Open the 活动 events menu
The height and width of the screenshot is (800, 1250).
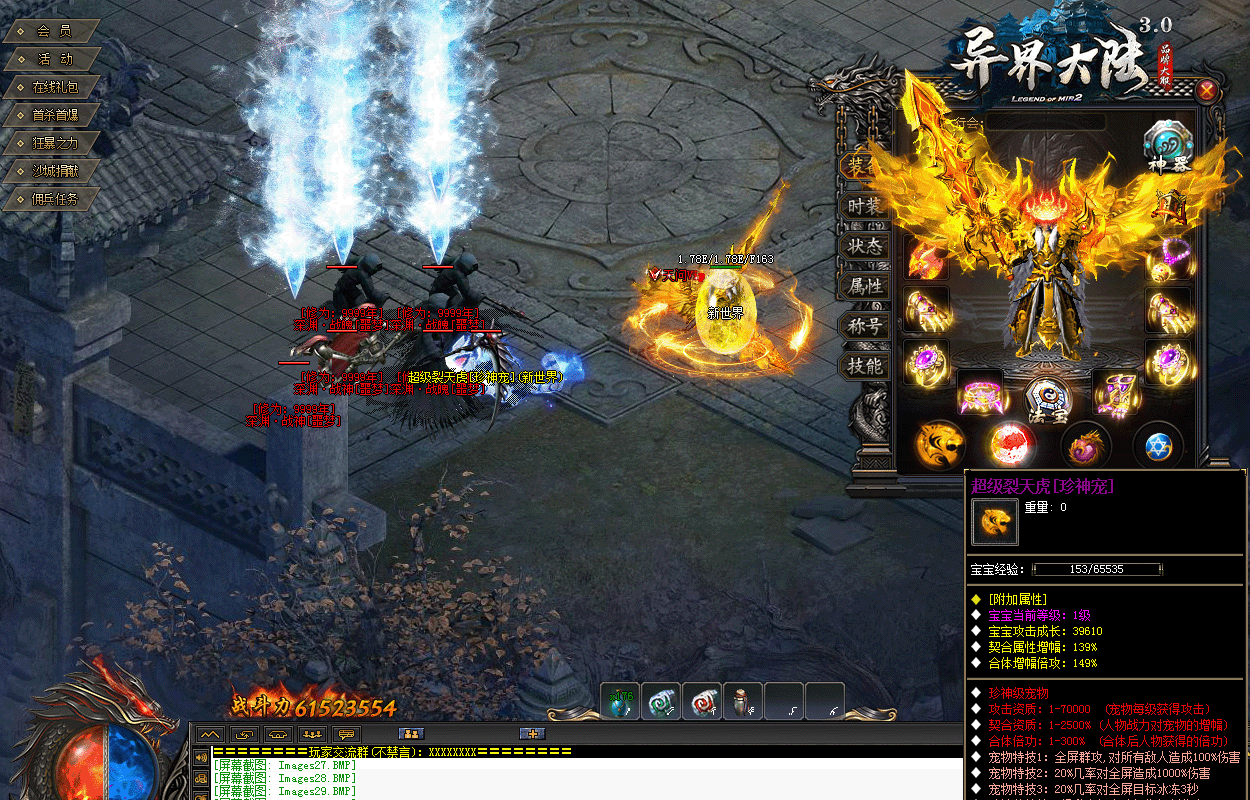point(54,59)
